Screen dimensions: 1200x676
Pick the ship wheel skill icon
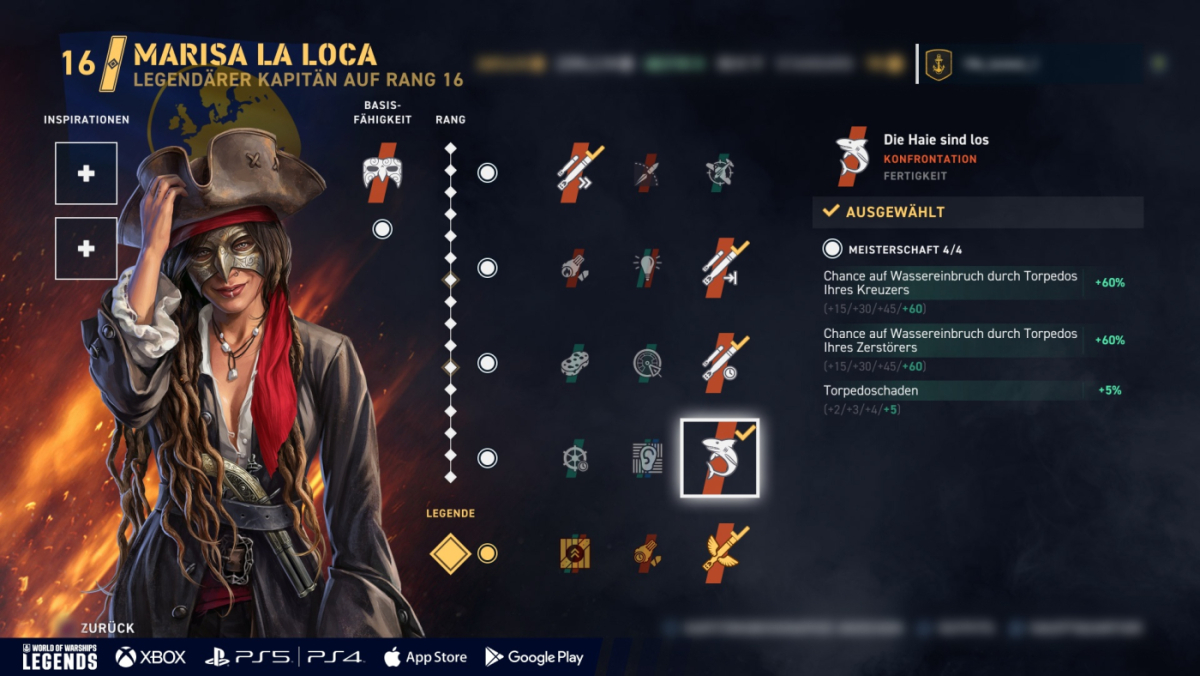[574, 458]
